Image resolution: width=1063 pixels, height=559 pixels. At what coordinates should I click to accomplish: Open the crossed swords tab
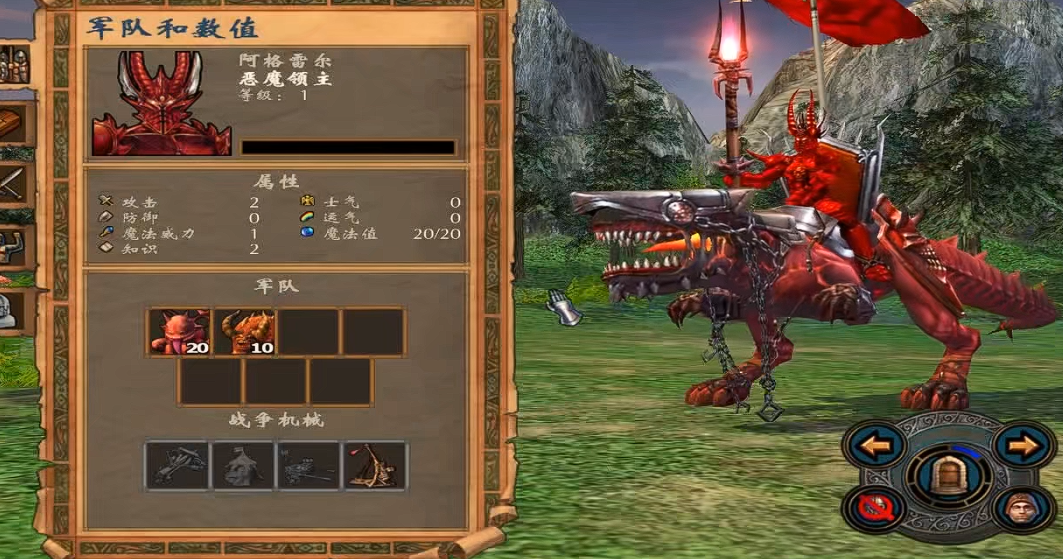(14, 182)
